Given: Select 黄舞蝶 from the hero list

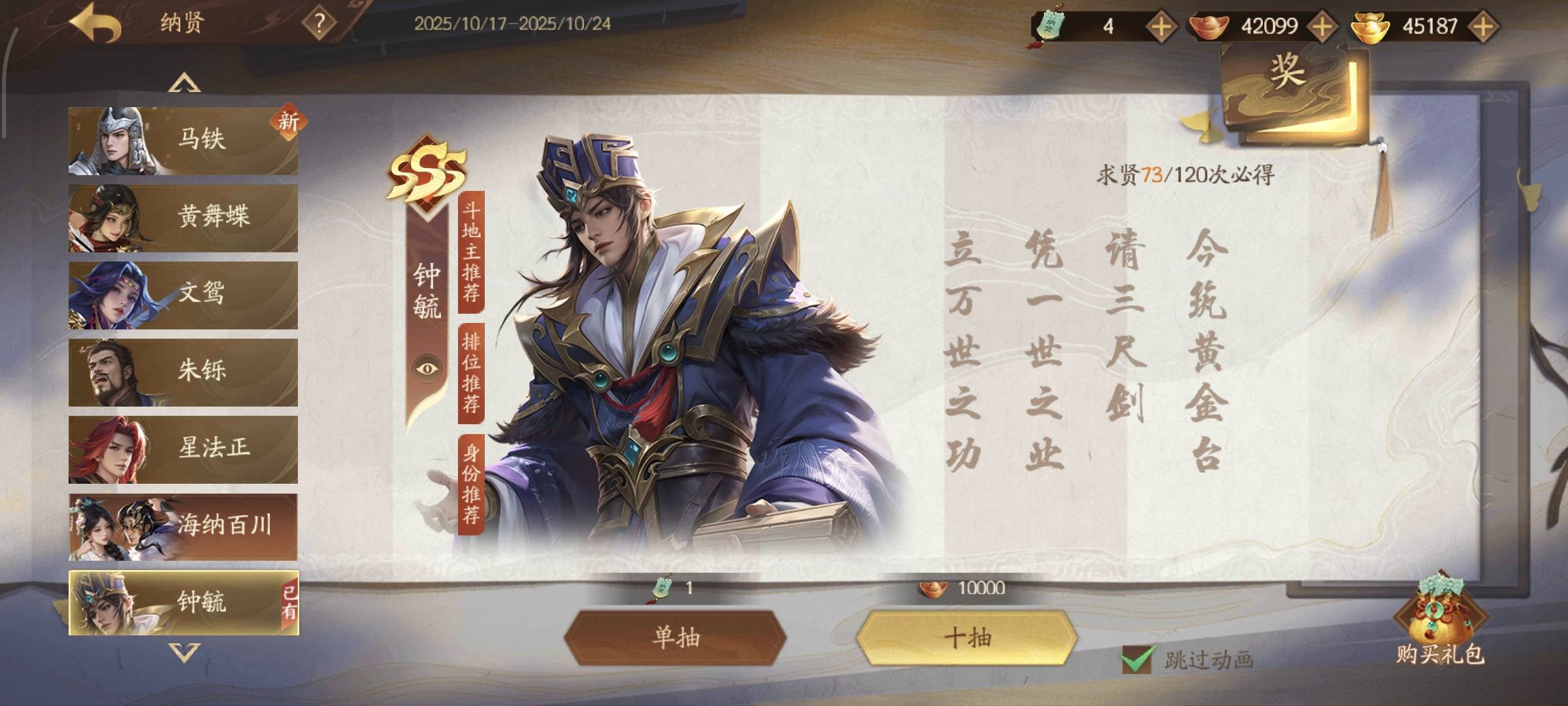Looking at the screenshot, I should (183, 218).
